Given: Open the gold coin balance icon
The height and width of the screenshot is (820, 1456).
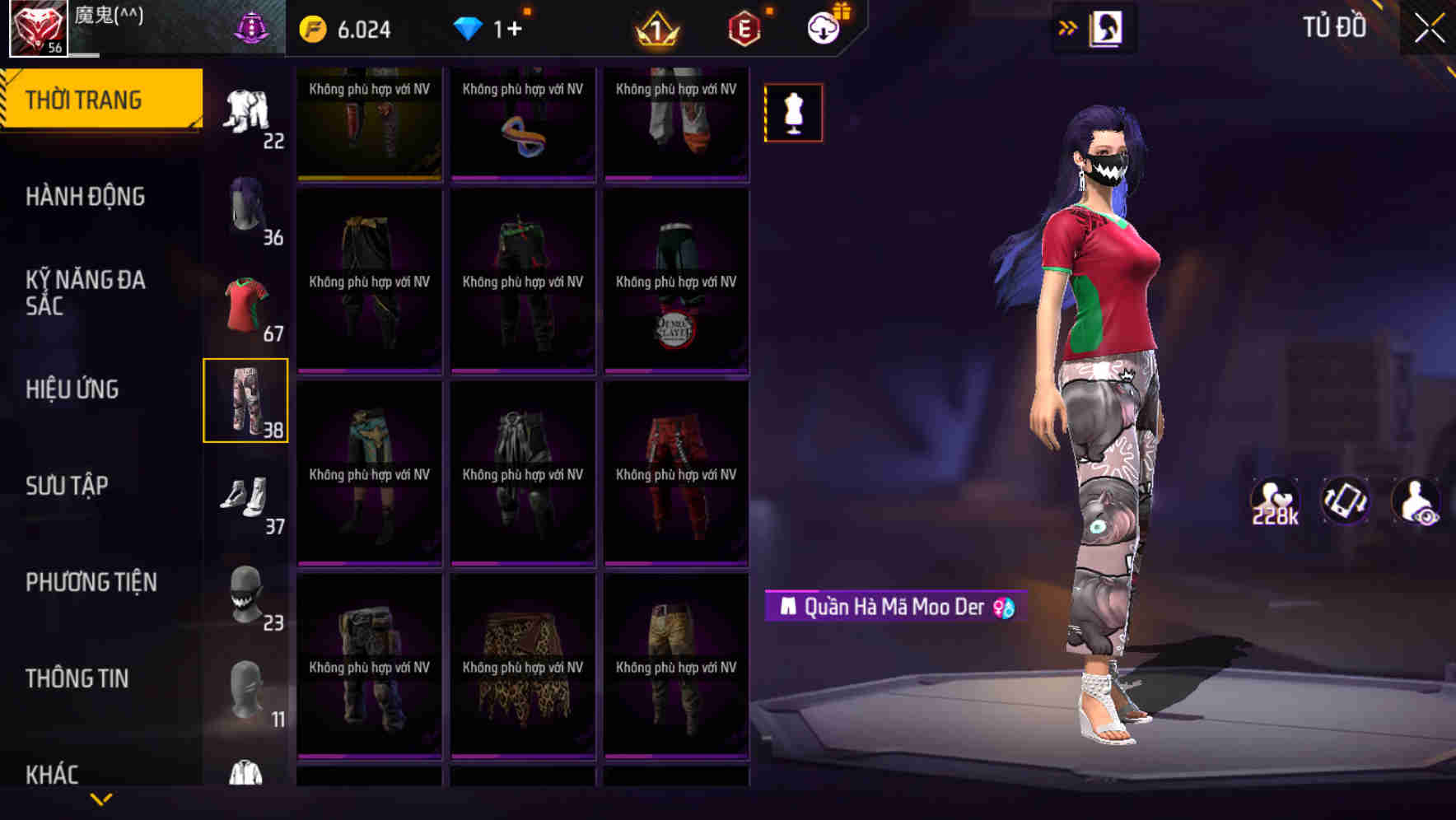Looking at the screenshot, I should (310, 27).
